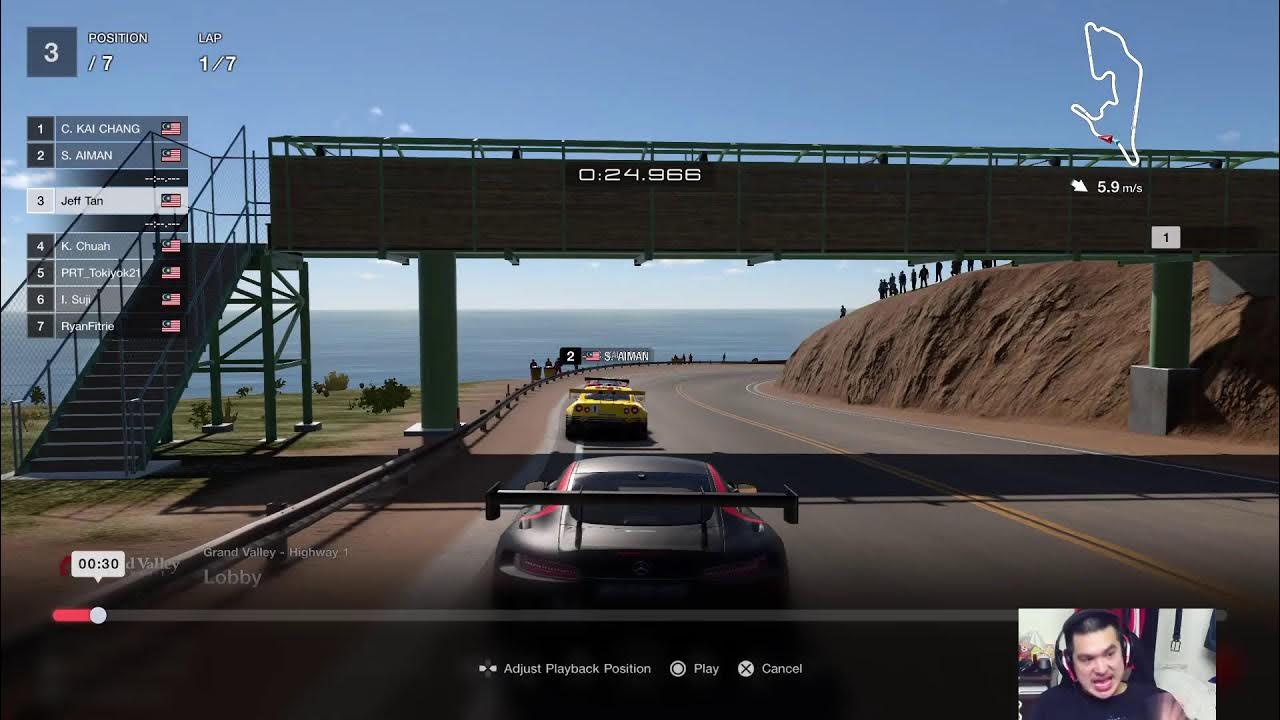Click the Lobby label at bottom left

pos(232,577)
